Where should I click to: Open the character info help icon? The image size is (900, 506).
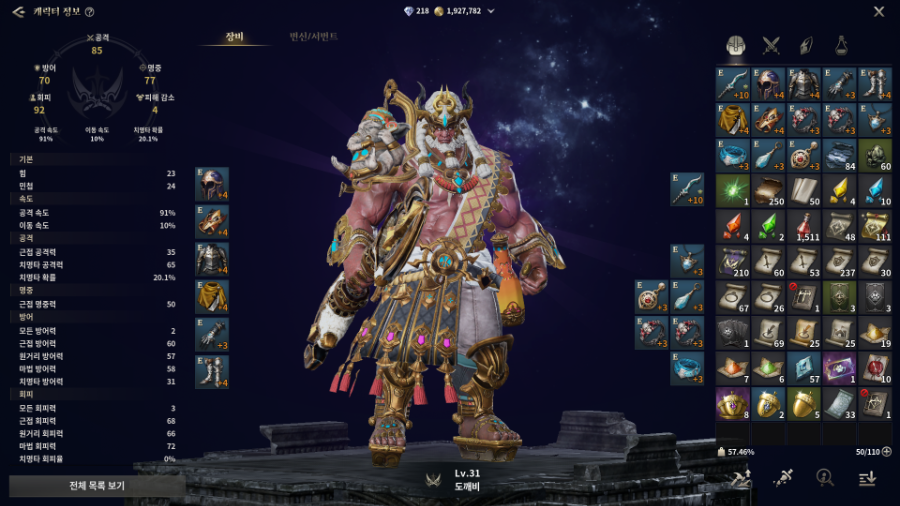pyautogui.click(x=90, y=12)
